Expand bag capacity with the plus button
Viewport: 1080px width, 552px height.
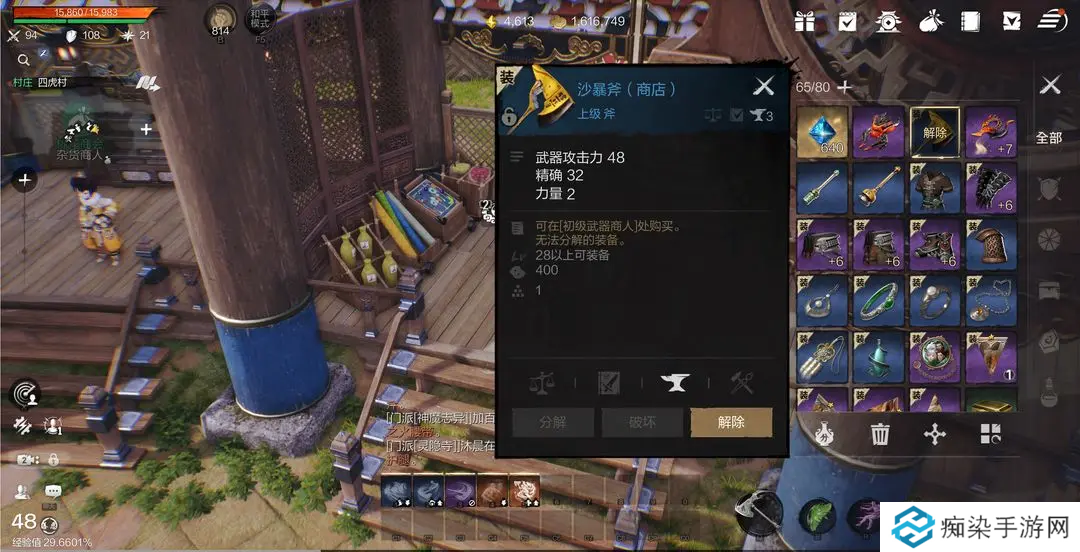(x=845, y=87)
